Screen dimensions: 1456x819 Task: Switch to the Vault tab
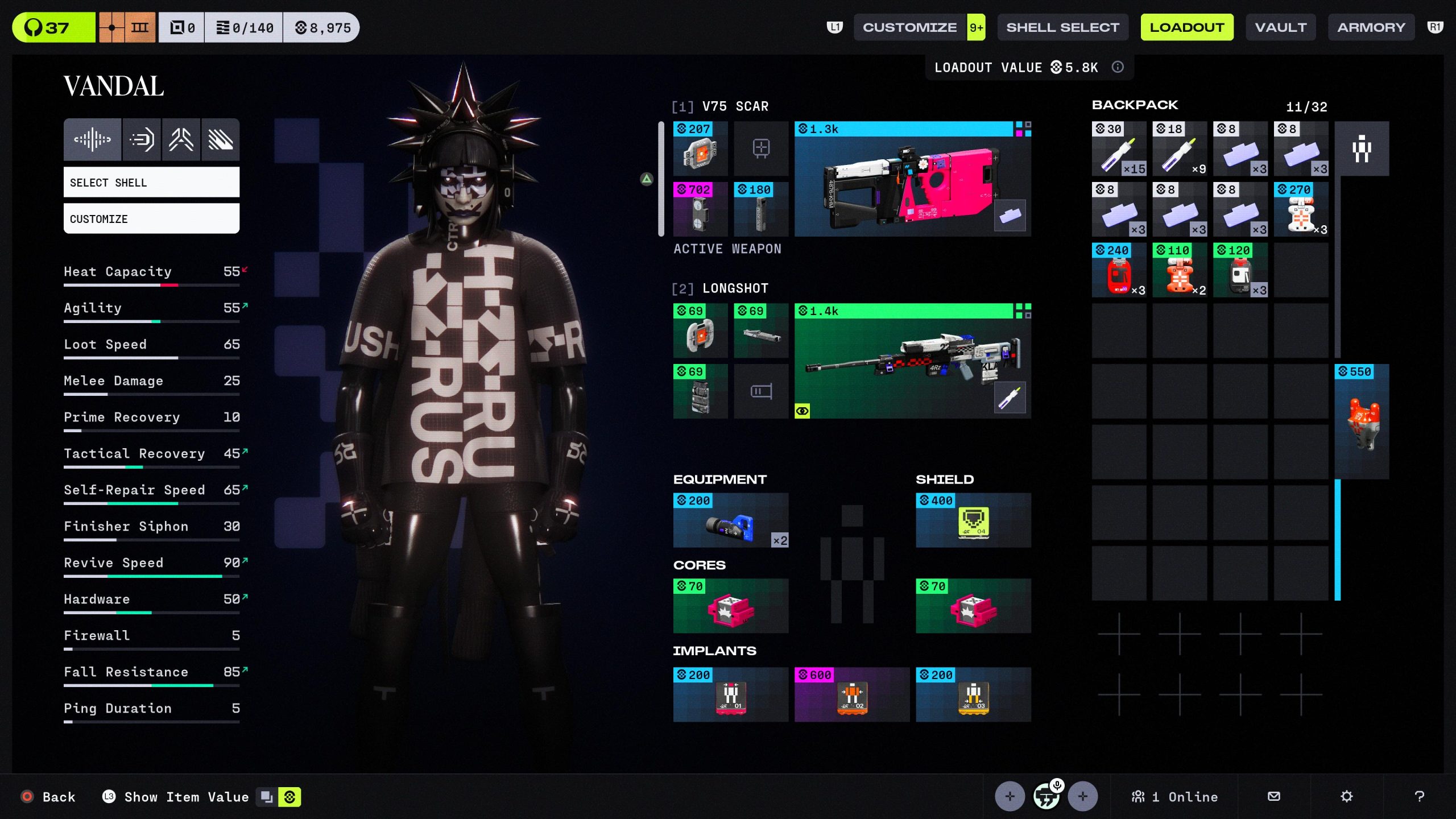click(x=1280, y=26)
